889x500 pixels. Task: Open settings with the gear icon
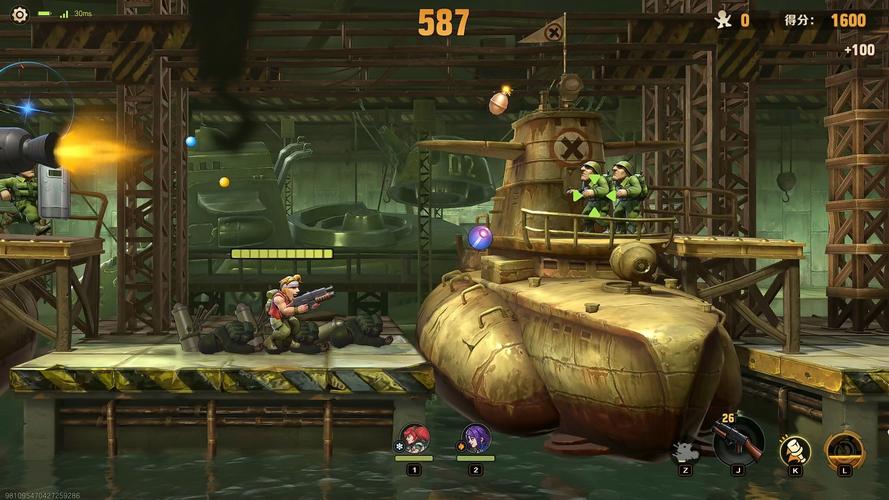pyautogui.click(x=19, y=14)
